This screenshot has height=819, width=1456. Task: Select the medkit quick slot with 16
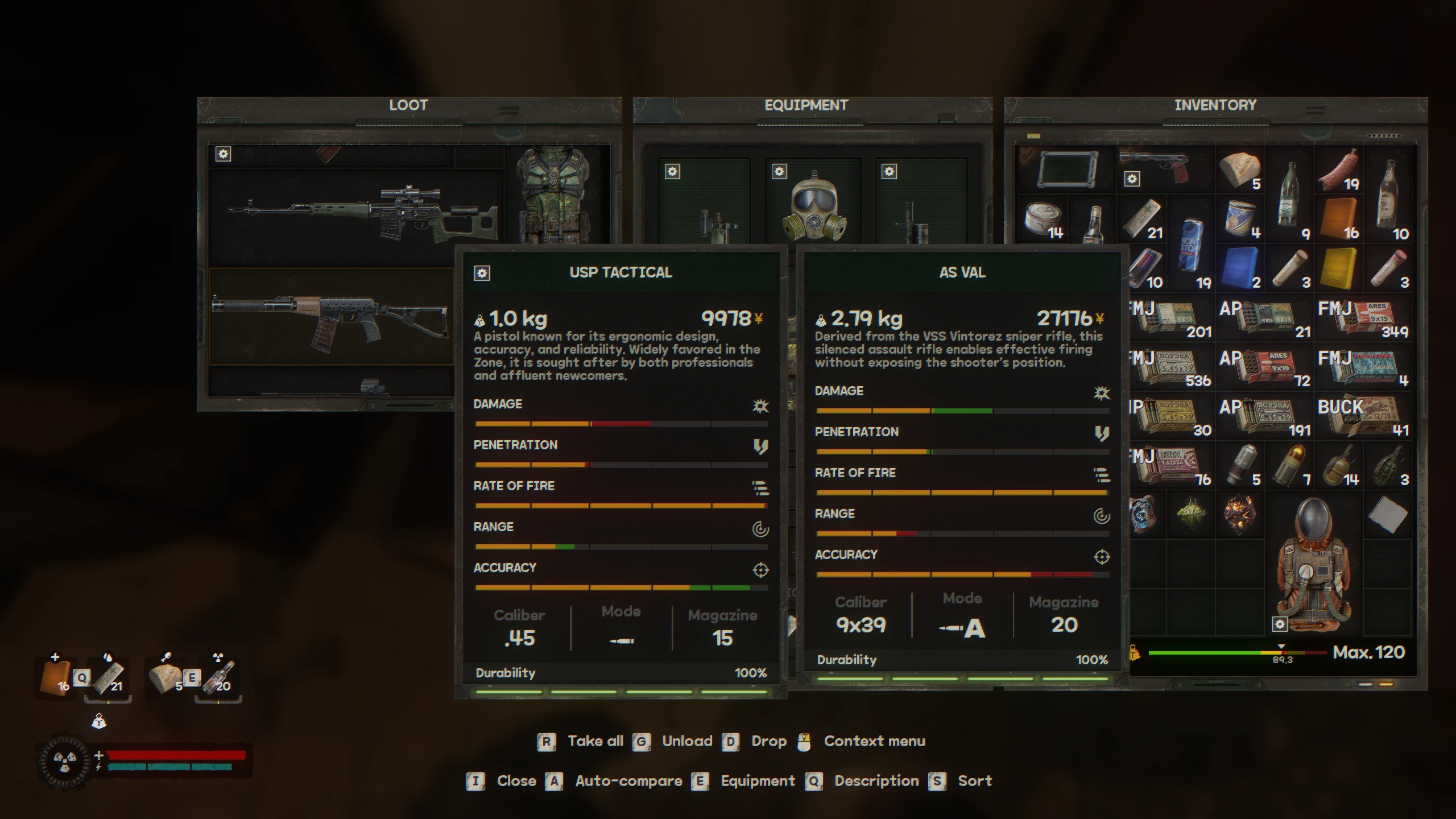[x=56, y=678]
